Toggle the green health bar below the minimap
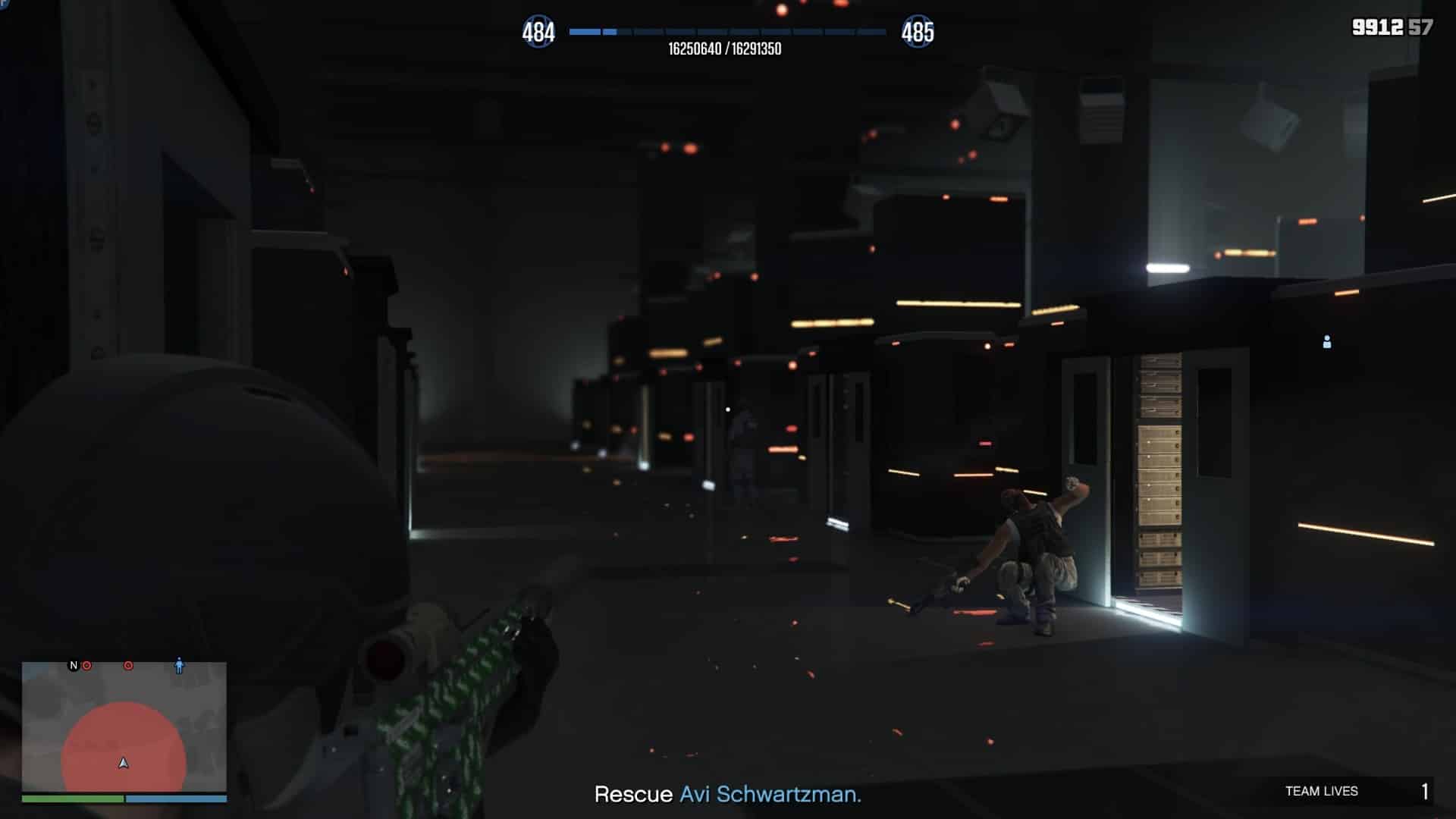The height and width of the screenshot is (819, 1456). [x=72, y=799]
